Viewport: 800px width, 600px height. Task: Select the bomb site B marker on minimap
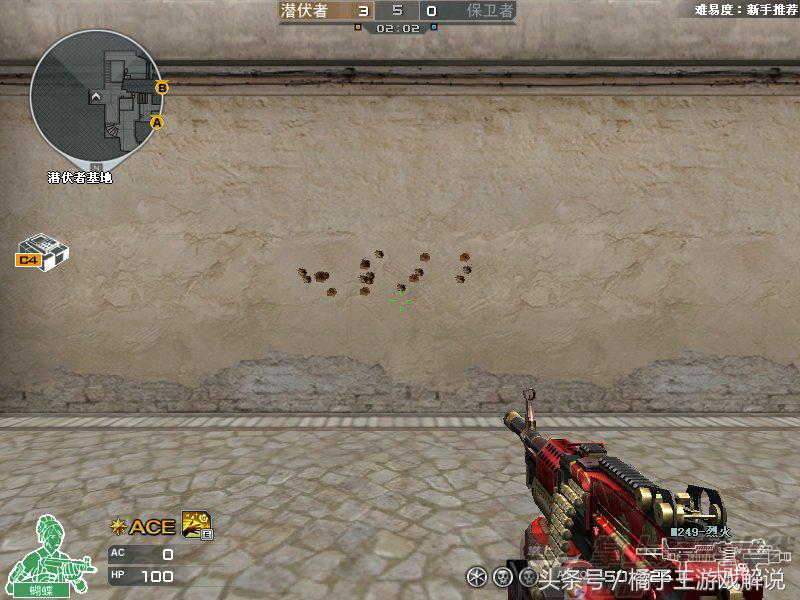162,88
